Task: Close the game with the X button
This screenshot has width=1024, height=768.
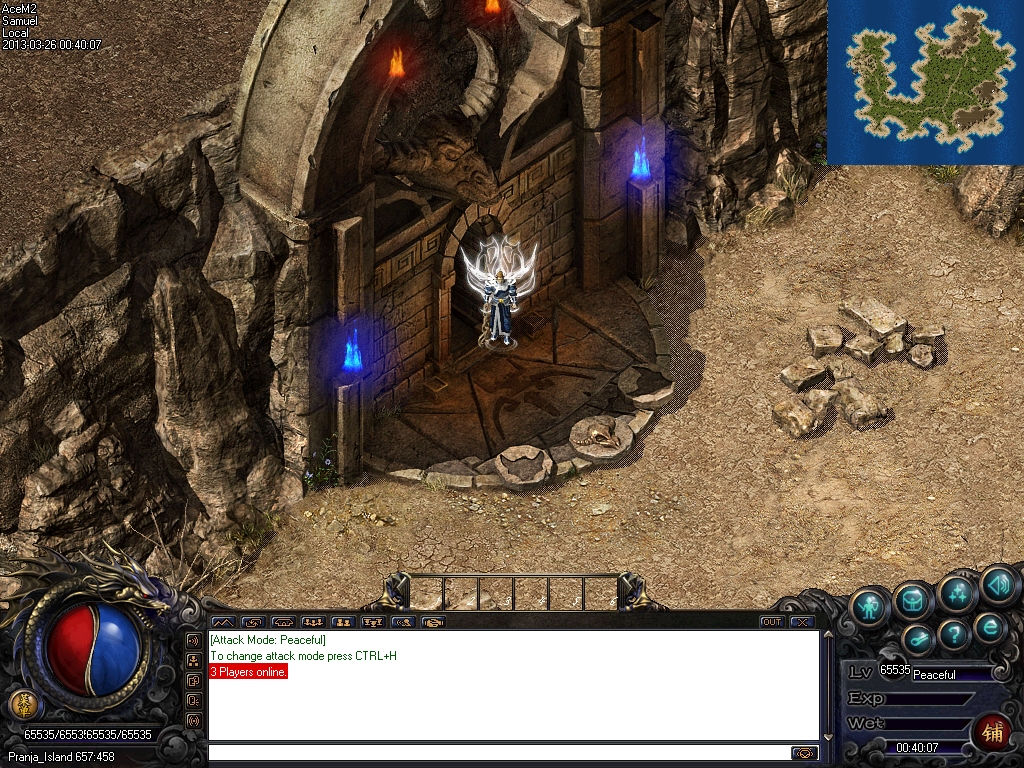Action: (801, 622)
